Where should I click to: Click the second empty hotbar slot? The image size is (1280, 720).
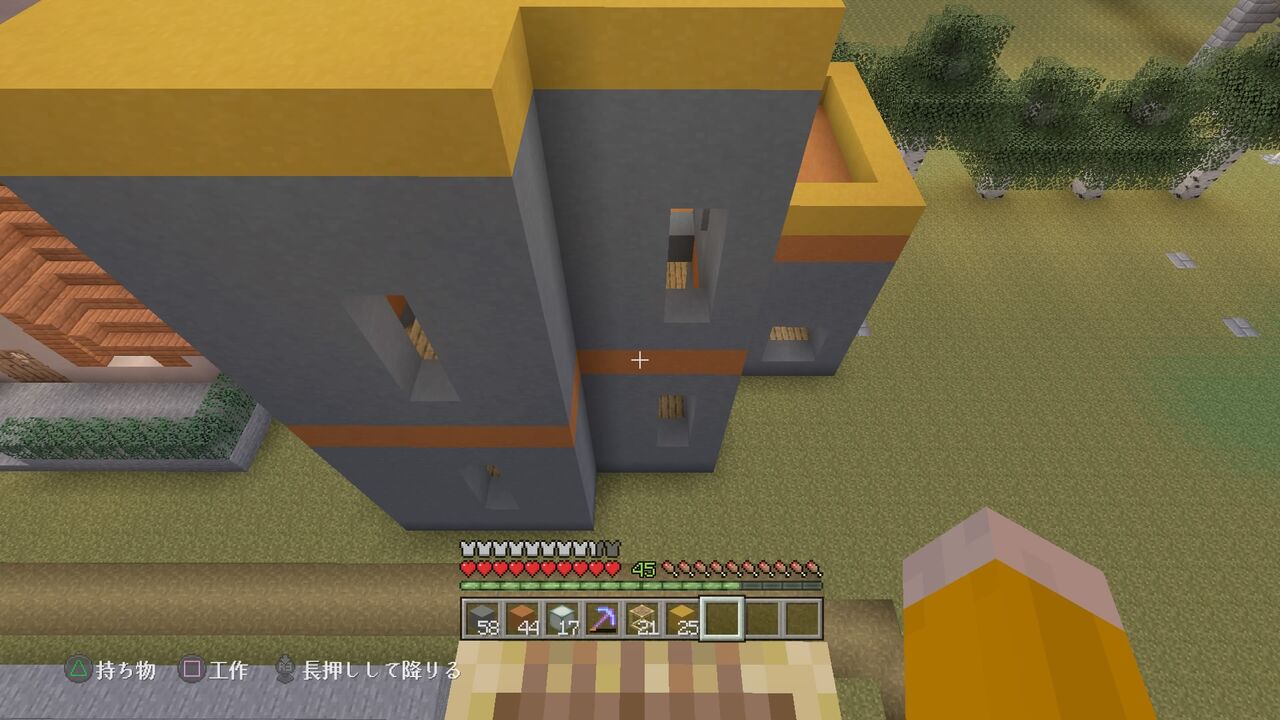[763, 618]
